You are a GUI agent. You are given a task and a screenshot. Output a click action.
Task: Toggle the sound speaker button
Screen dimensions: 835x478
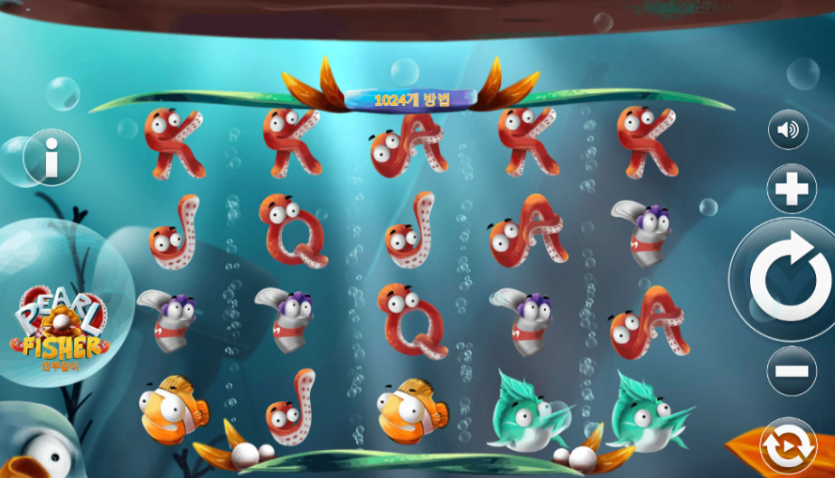[x=788, y=130]
